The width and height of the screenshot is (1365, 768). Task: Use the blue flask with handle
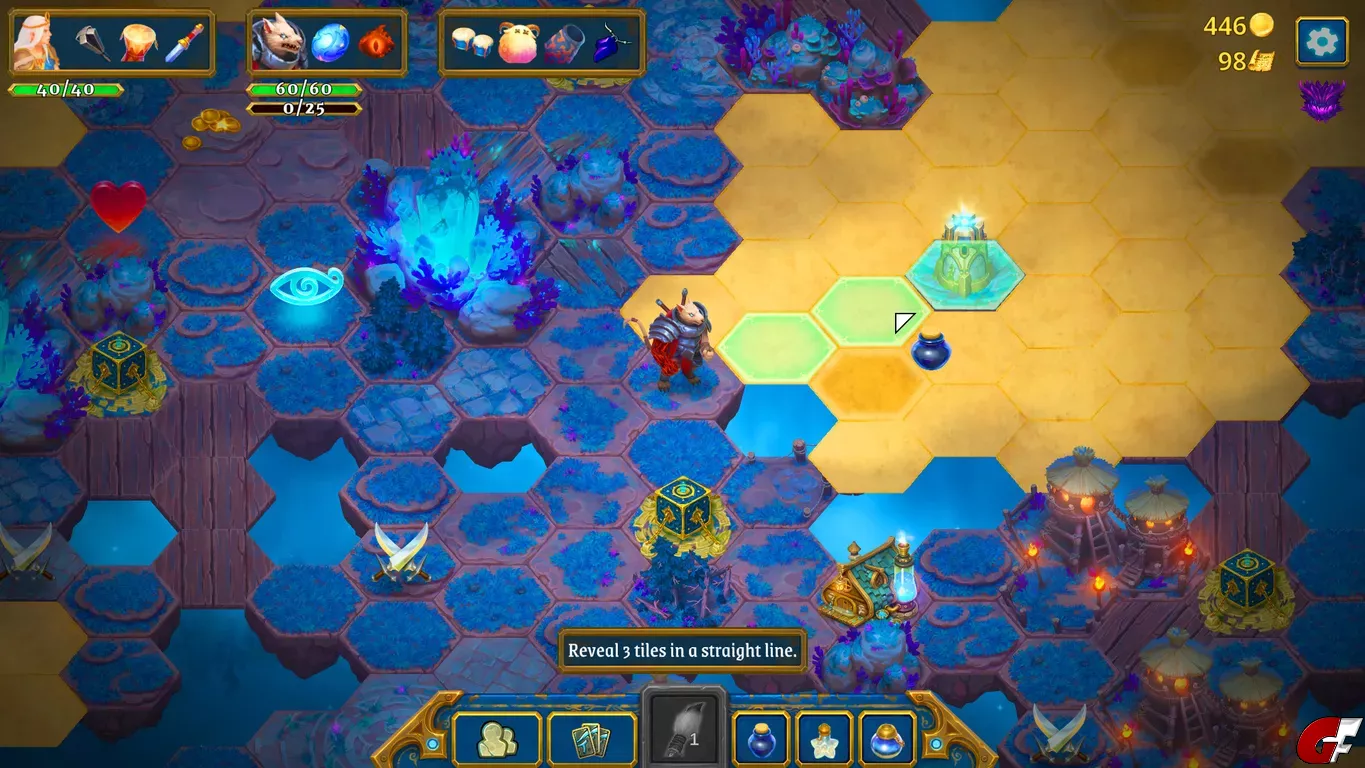coord(887,739)
